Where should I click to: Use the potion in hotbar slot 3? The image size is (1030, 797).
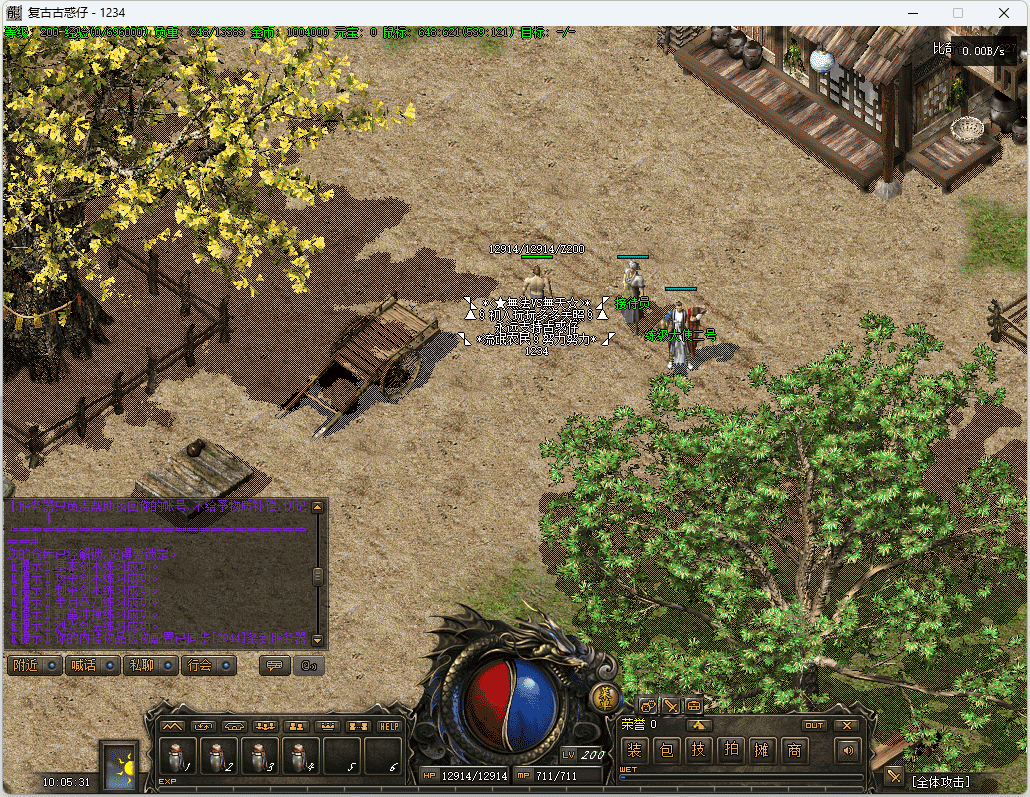point(260,756)
